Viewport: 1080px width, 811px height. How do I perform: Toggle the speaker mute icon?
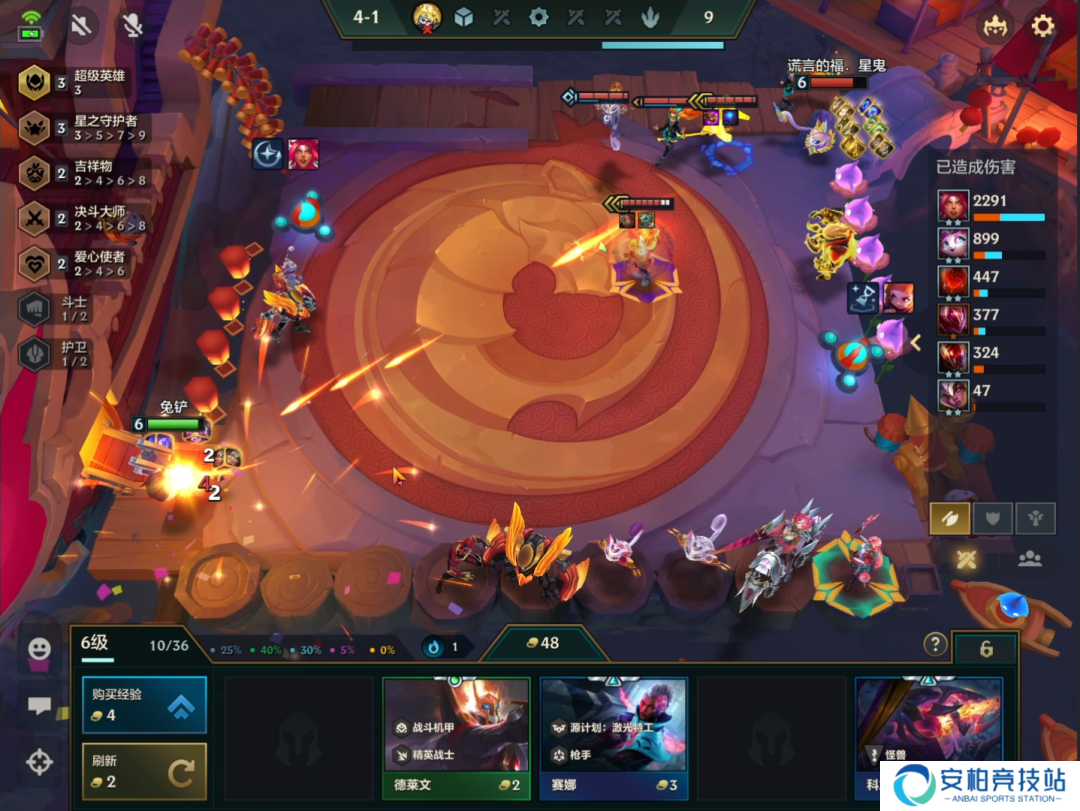[x=81, y=26]
